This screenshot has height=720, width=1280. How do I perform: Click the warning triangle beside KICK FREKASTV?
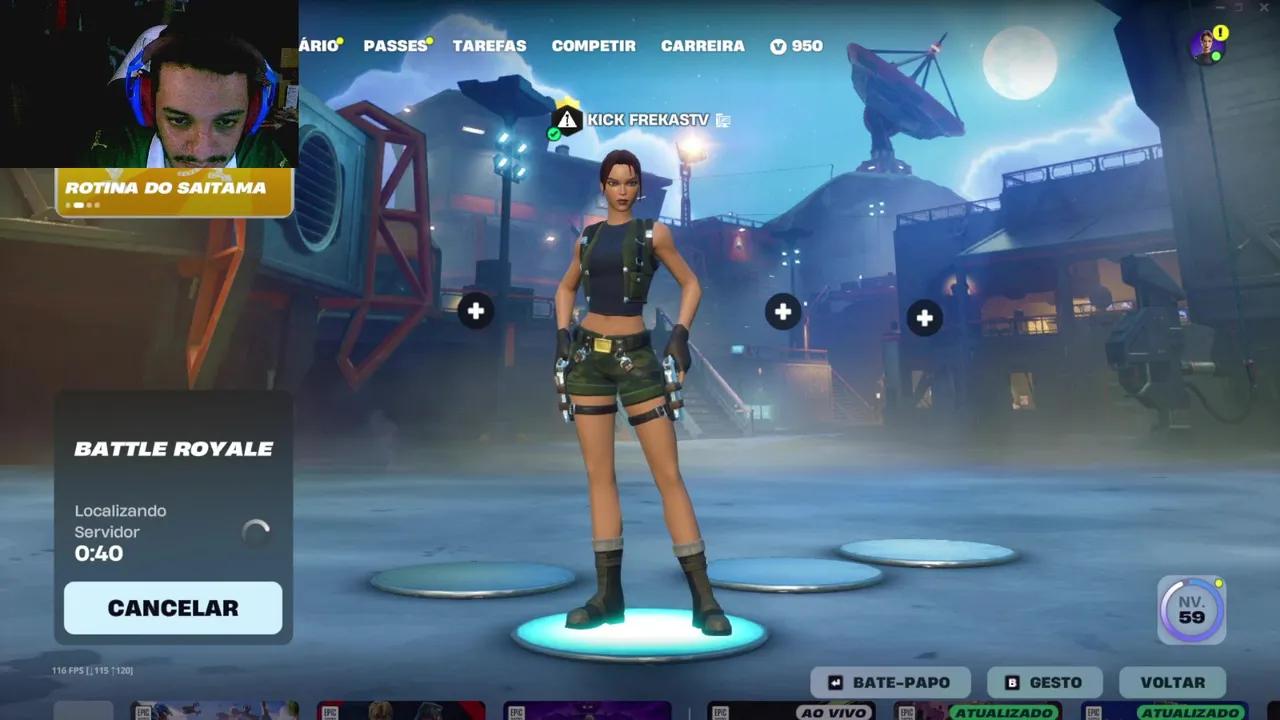[568, 119]
